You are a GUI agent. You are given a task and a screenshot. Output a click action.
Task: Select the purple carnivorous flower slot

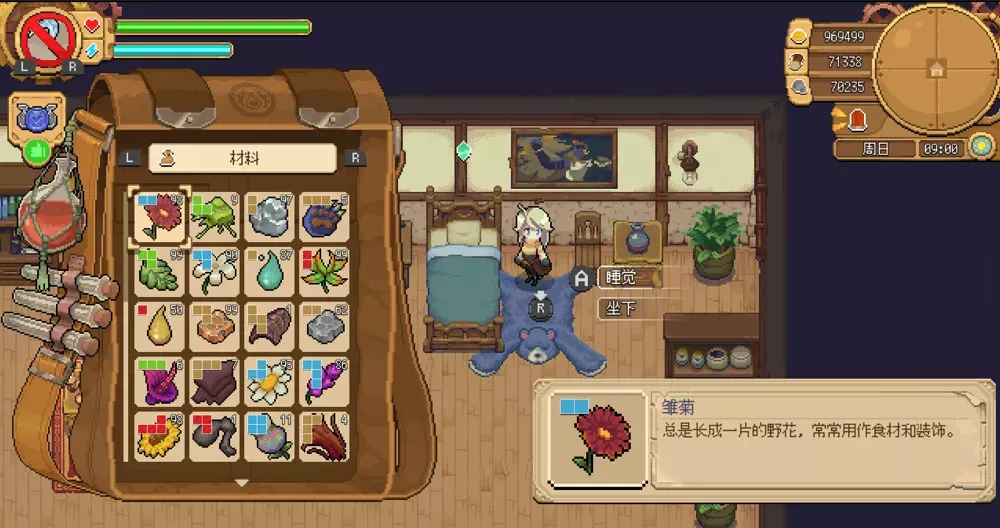(x=159, y=381)
